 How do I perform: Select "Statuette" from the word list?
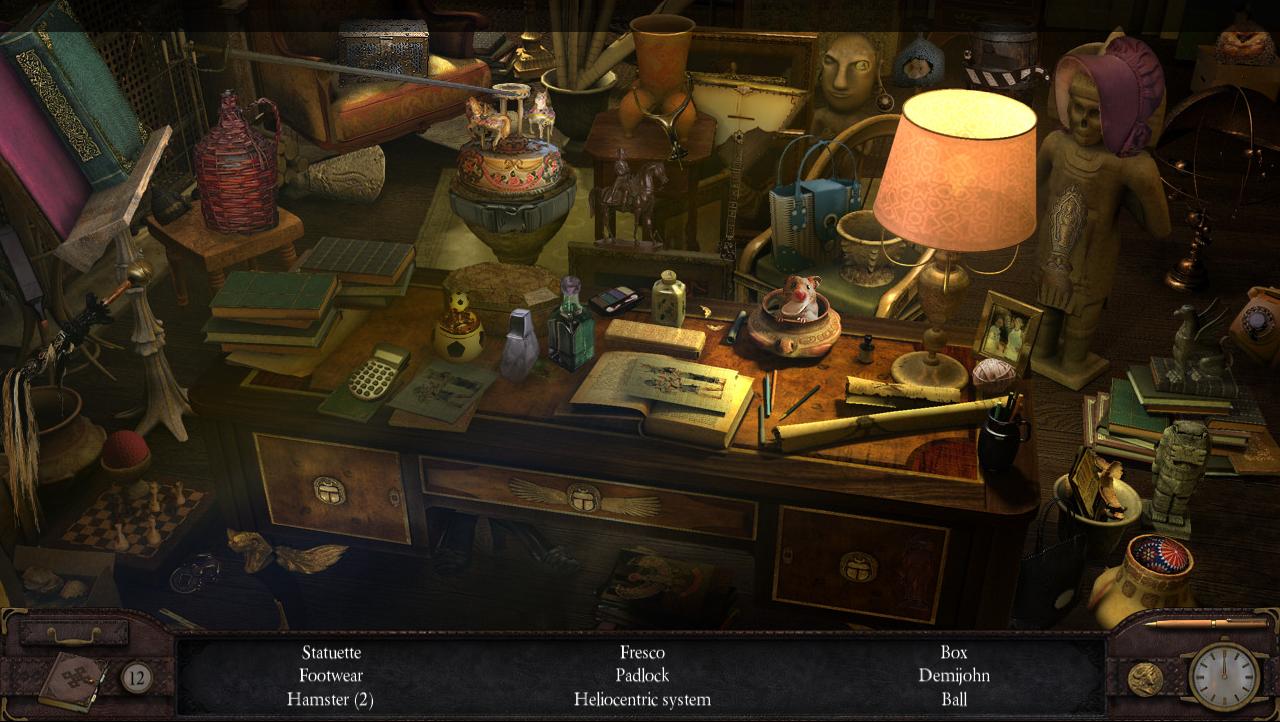point(331,653)
